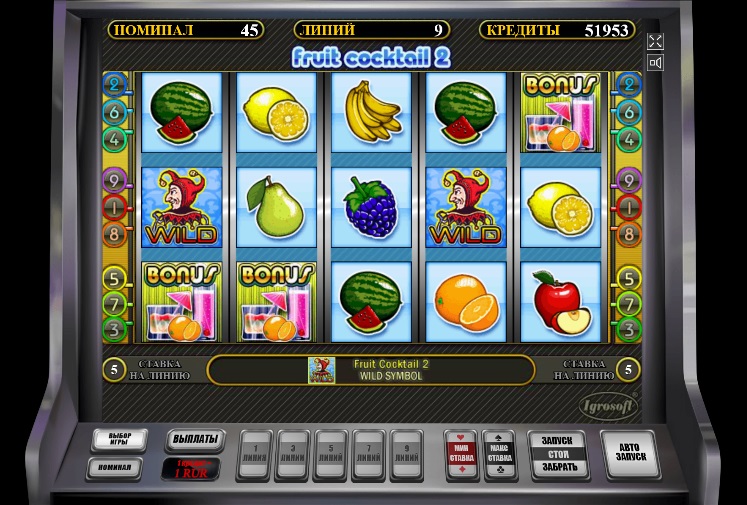Spin the reels with Запуск/Стоп/Забрать button

pos(556,454)
